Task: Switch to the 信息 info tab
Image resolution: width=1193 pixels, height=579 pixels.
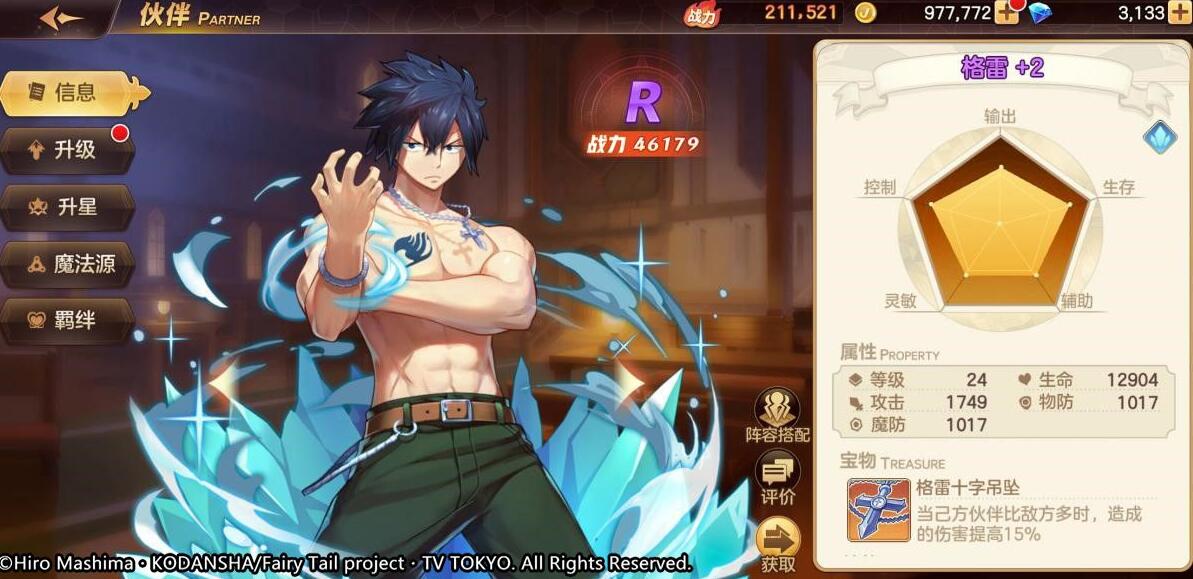Action: pyautogui.click(x=75, y=93)
